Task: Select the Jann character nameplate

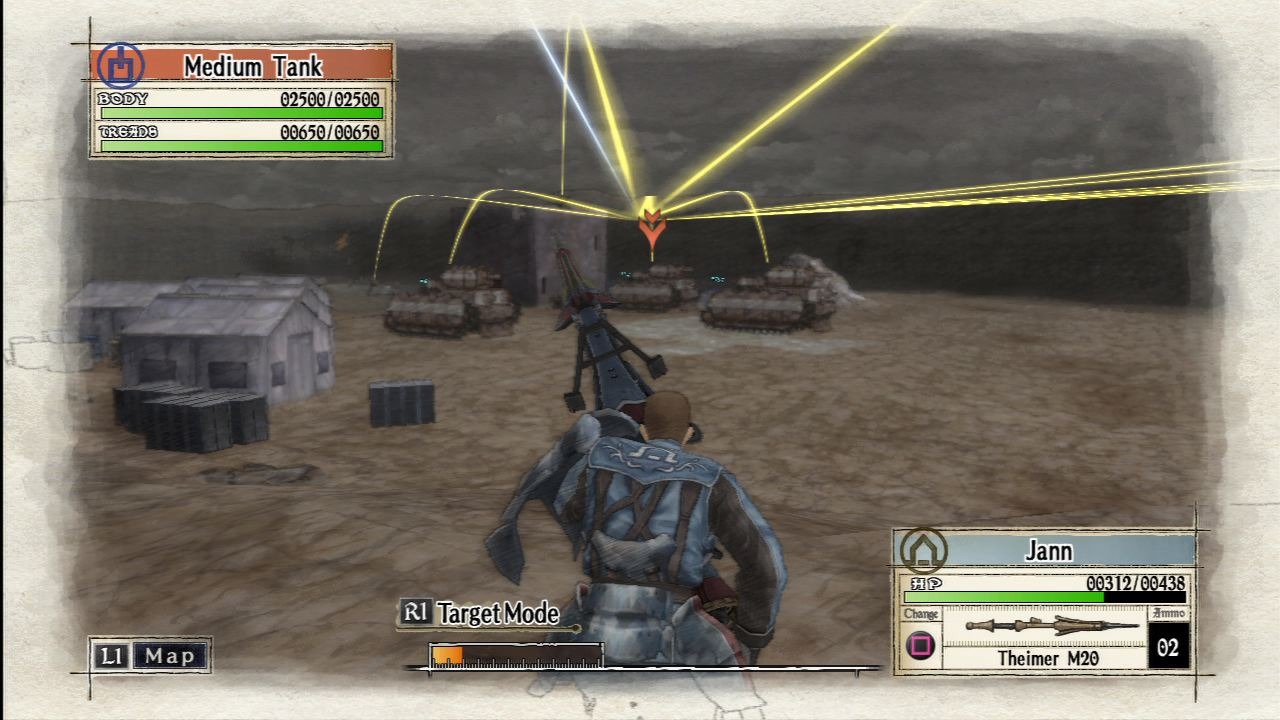Action: (x=1048, y=550)
